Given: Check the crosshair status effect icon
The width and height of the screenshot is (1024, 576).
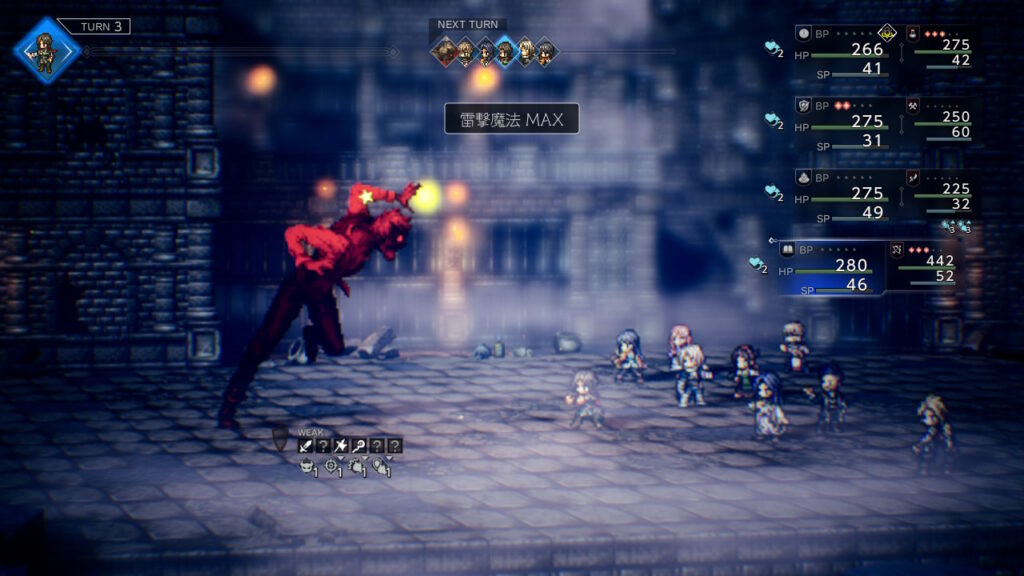Looking at the screenshot, I should click(331, 465).
